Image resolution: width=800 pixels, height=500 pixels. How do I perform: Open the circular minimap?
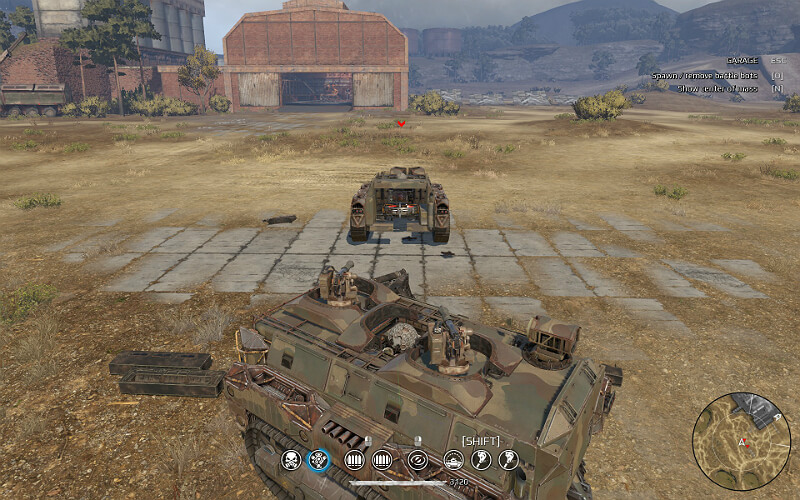pyautogui.click(x=741, y=440)
